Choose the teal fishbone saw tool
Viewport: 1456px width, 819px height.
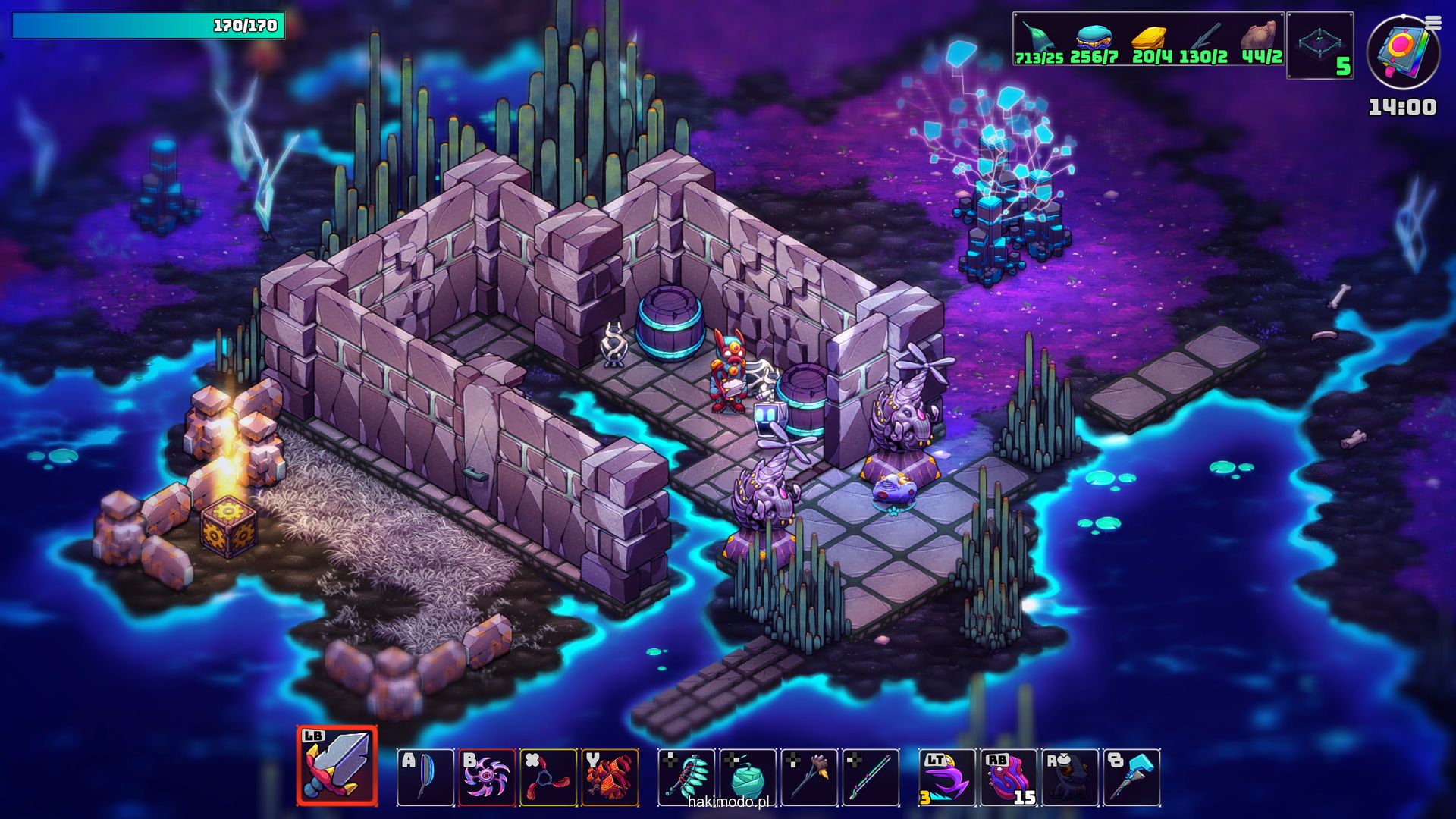click(686, 777)
